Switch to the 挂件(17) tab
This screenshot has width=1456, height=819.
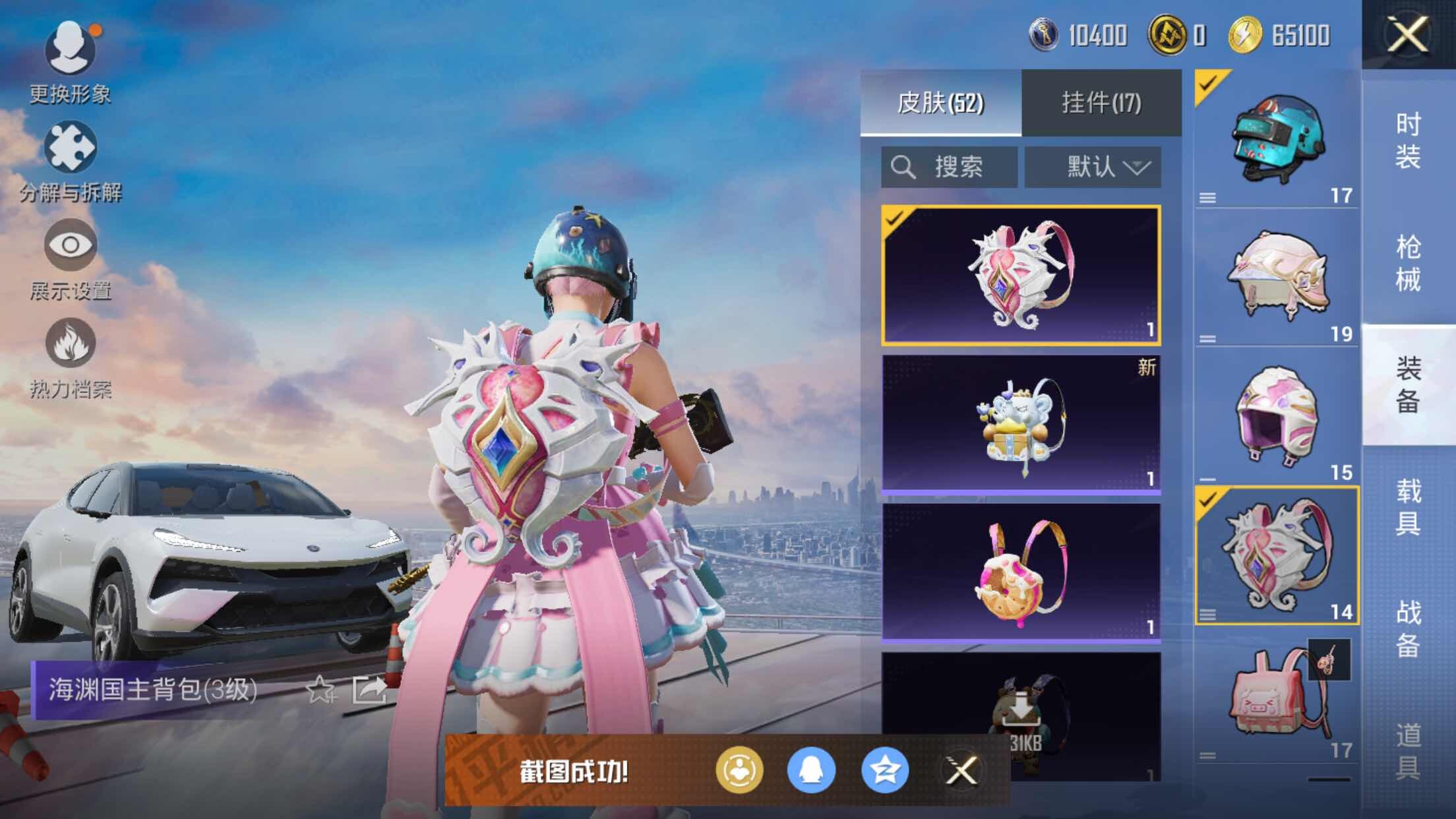pos(1101,103)
